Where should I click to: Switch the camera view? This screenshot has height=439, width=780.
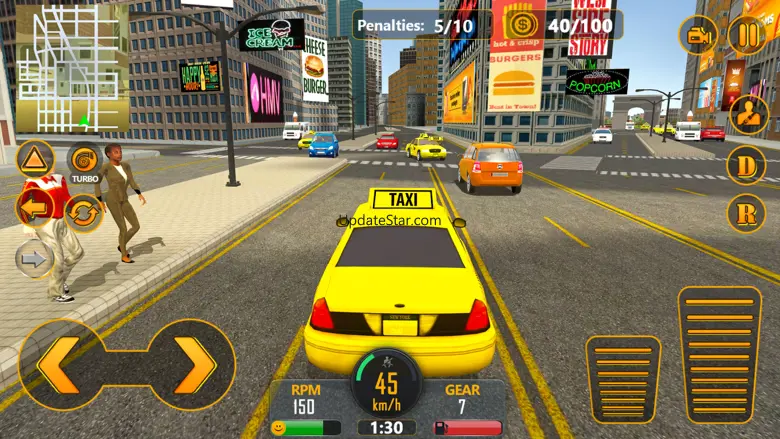point(699,36)
